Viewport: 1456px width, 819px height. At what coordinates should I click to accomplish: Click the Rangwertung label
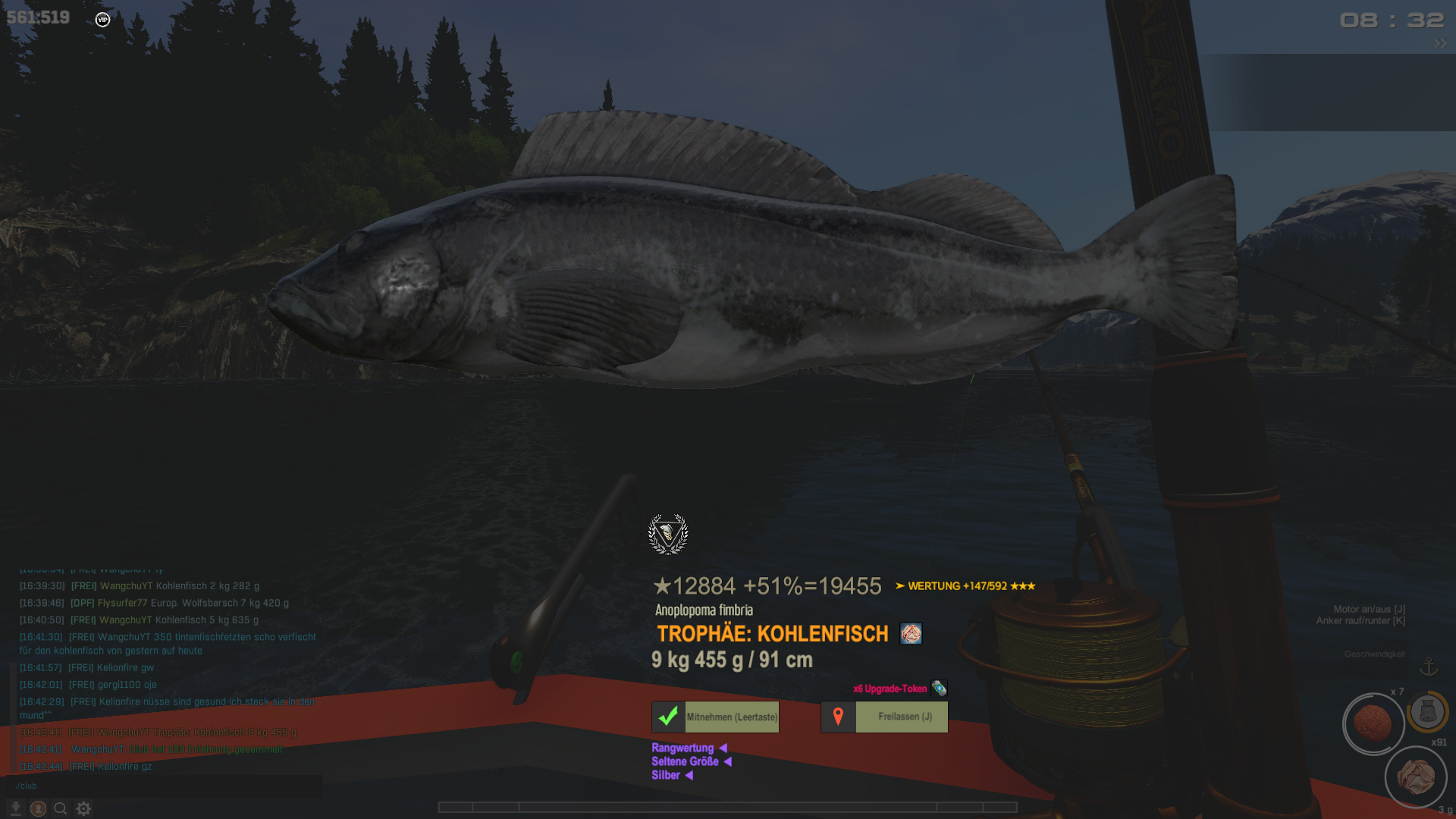click(x=682, y=748)
